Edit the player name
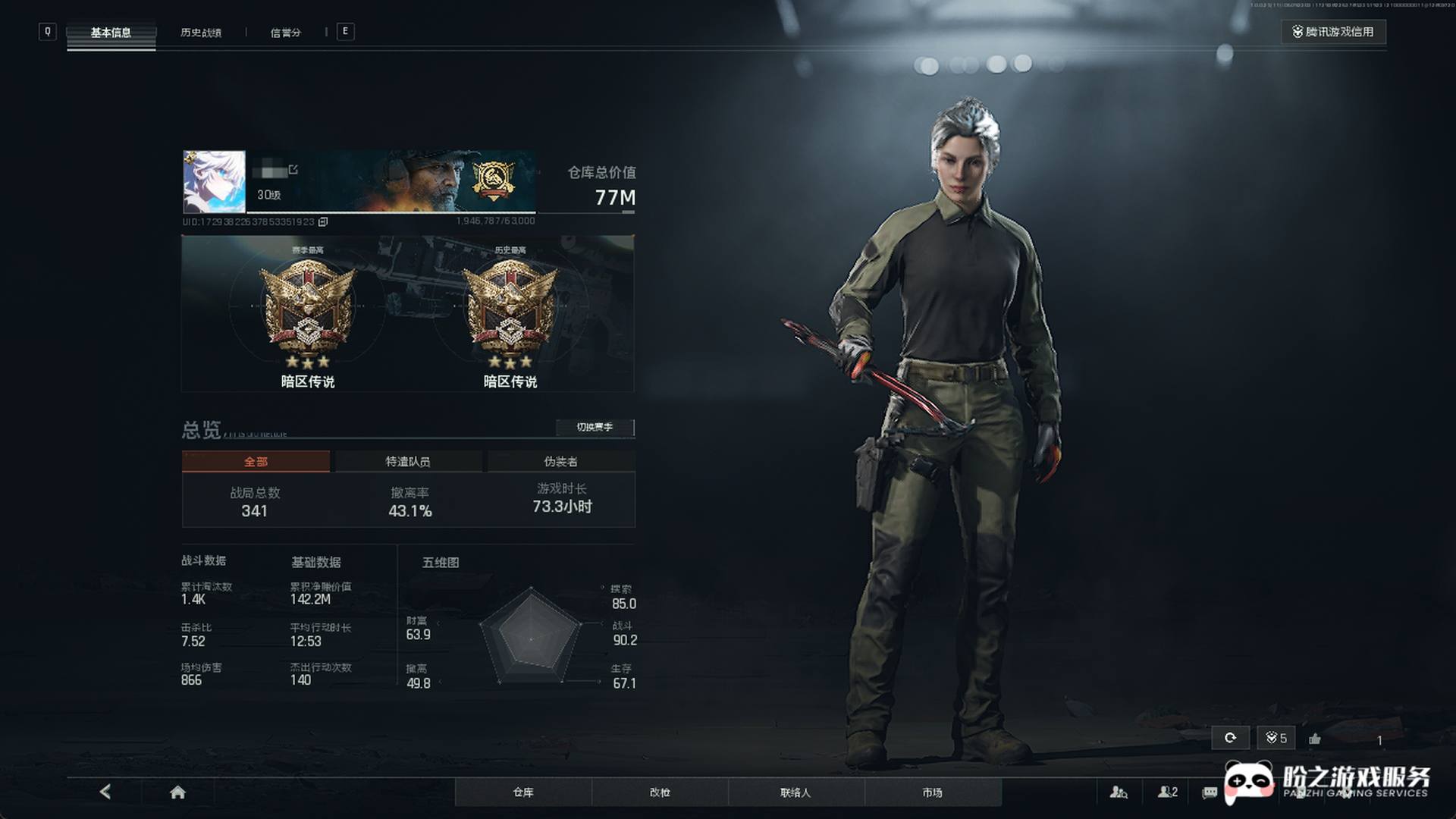Image resolution: width=1456 pixels, height=819 pixels. pyautogui.click(x=293, y=170)
